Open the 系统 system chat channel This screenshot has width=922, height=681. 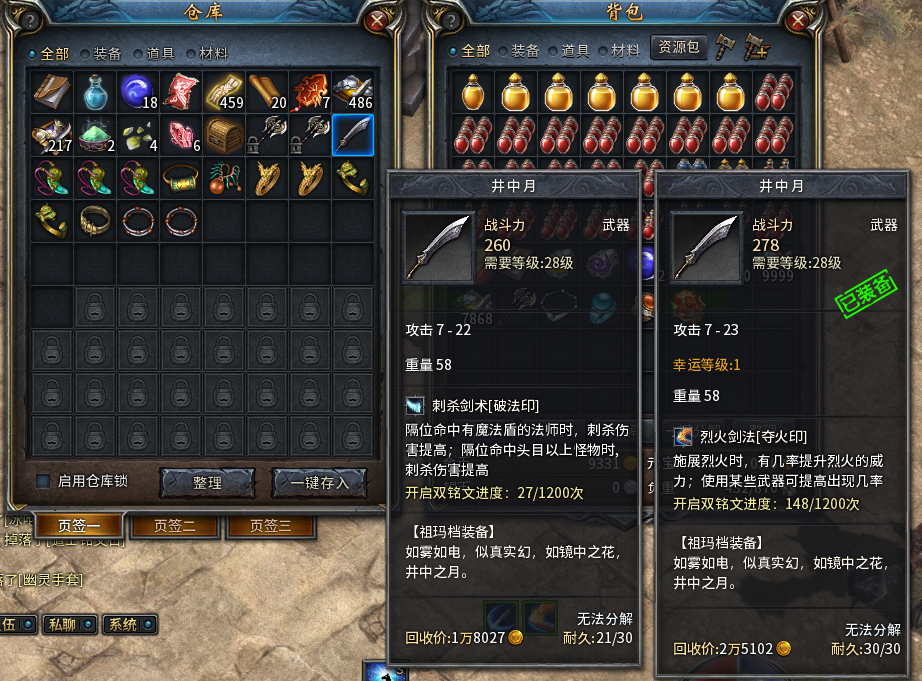127,624
